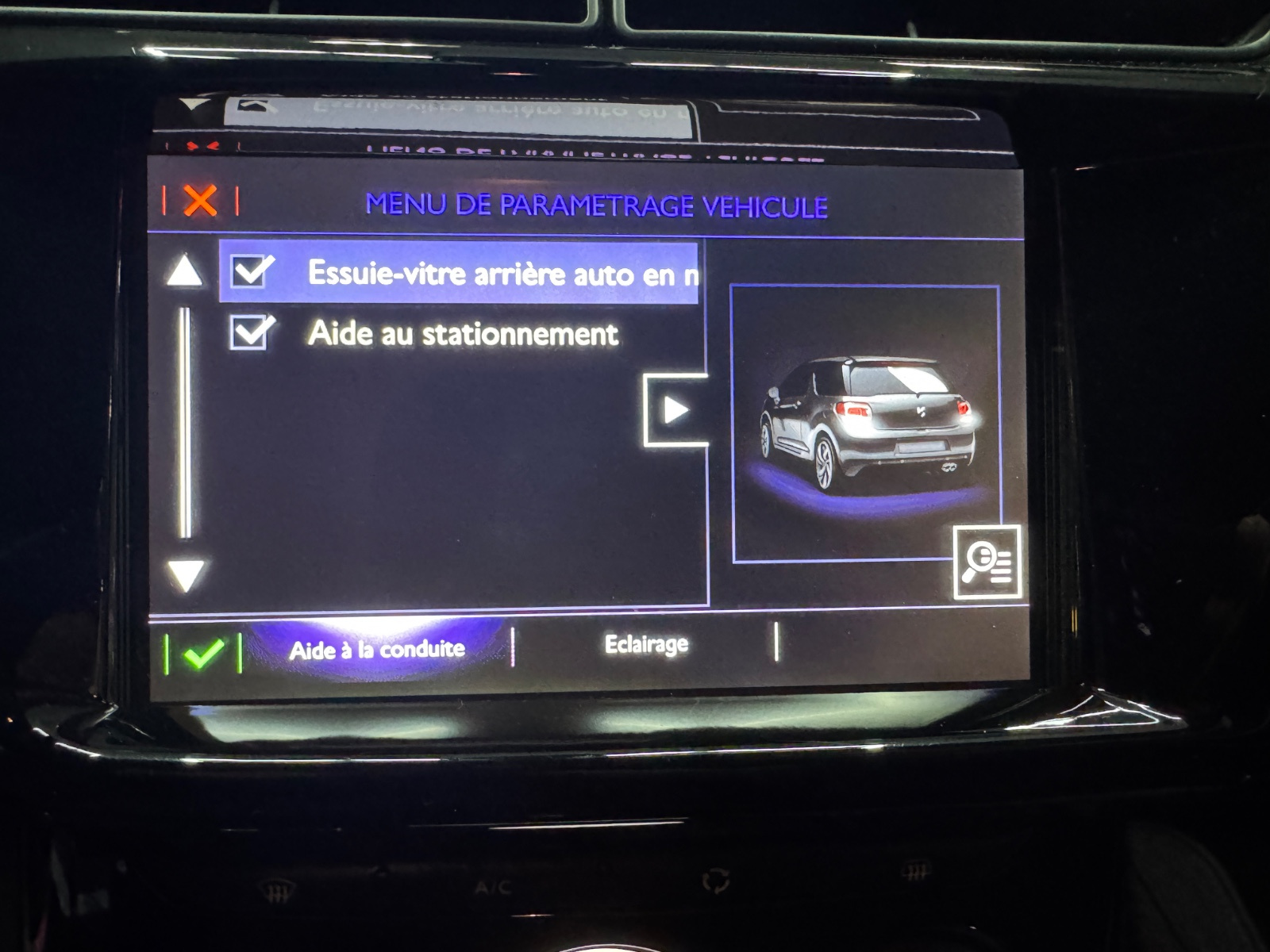1270x952 pixels.
Task: Click the up arrow to scroll the list
Action: [184, 271]
